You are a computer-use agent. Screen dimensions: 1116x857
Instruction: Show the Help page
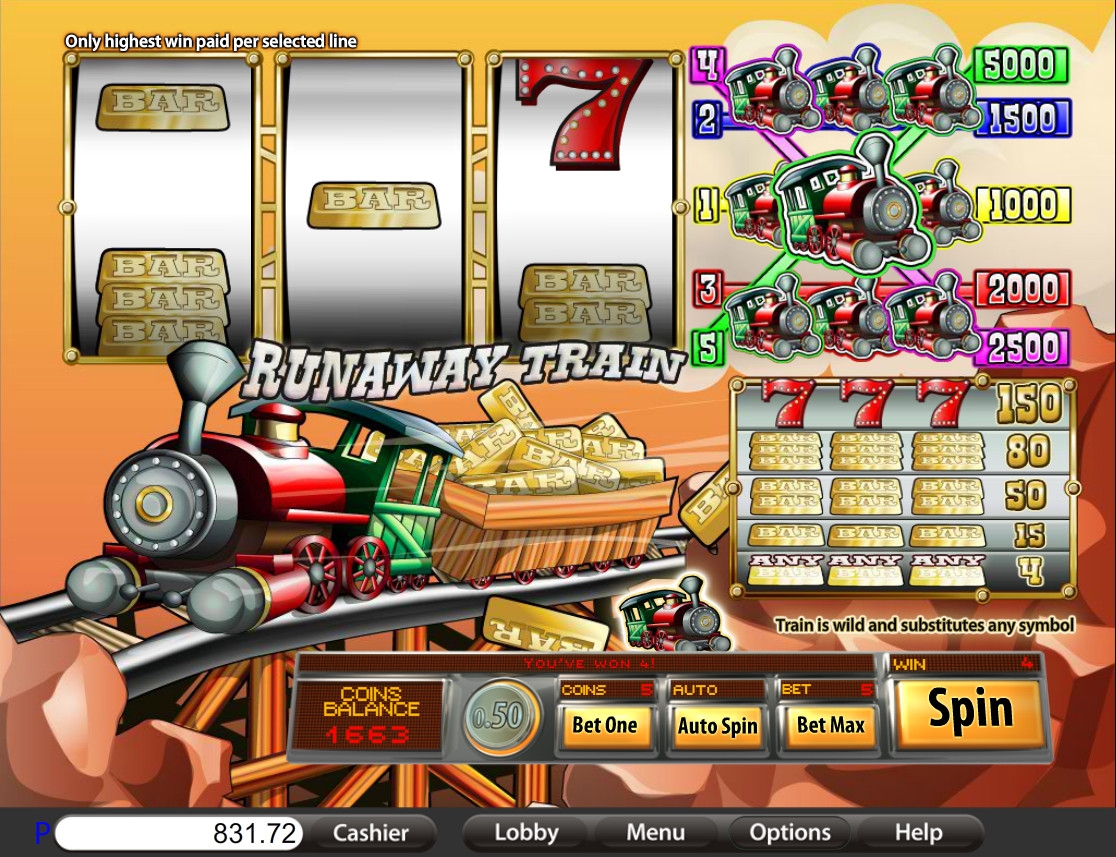918,832
